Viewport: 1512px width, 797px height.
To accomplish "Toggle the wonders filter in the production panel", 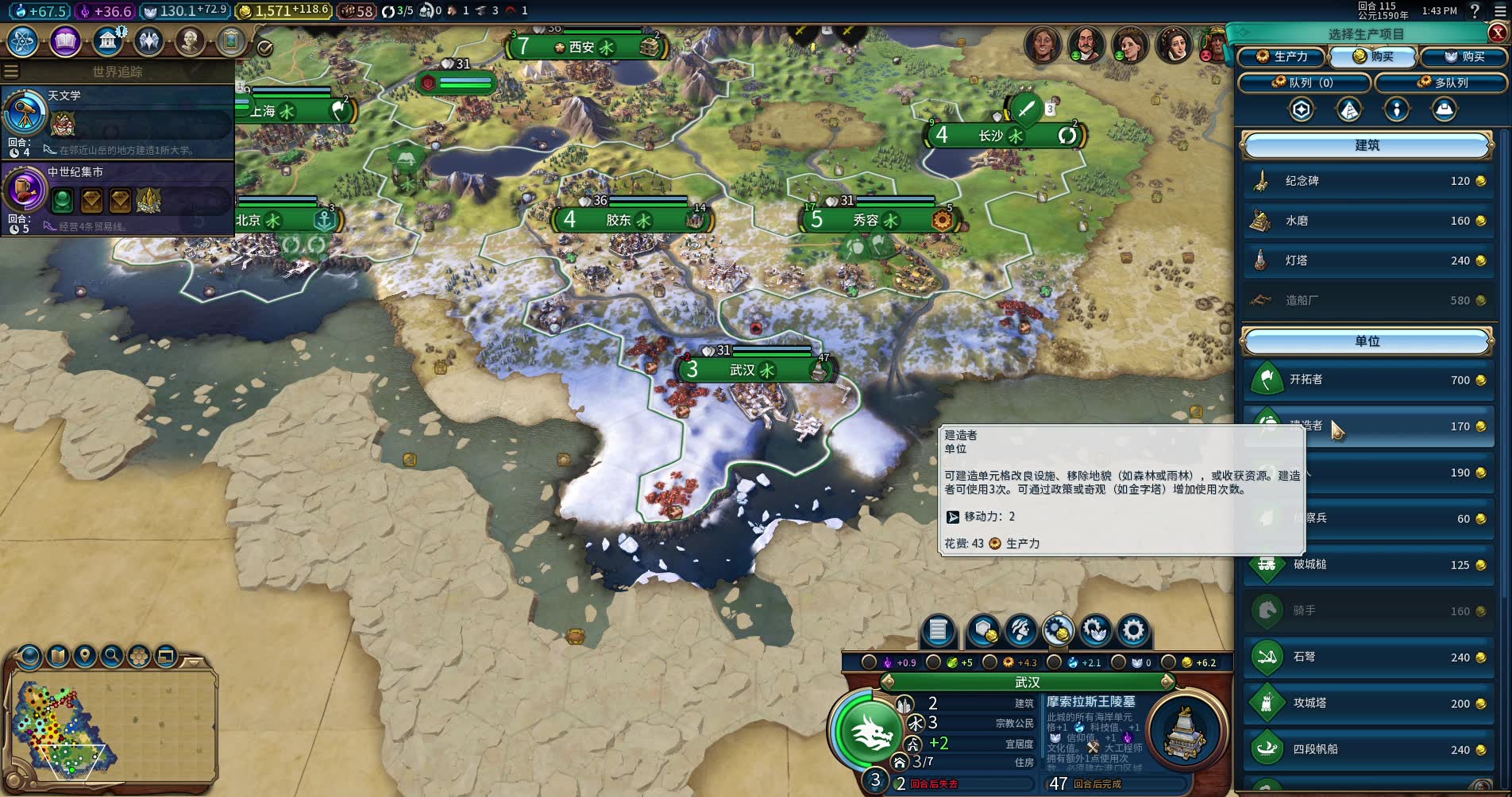I will click(x=1348, y=110).
